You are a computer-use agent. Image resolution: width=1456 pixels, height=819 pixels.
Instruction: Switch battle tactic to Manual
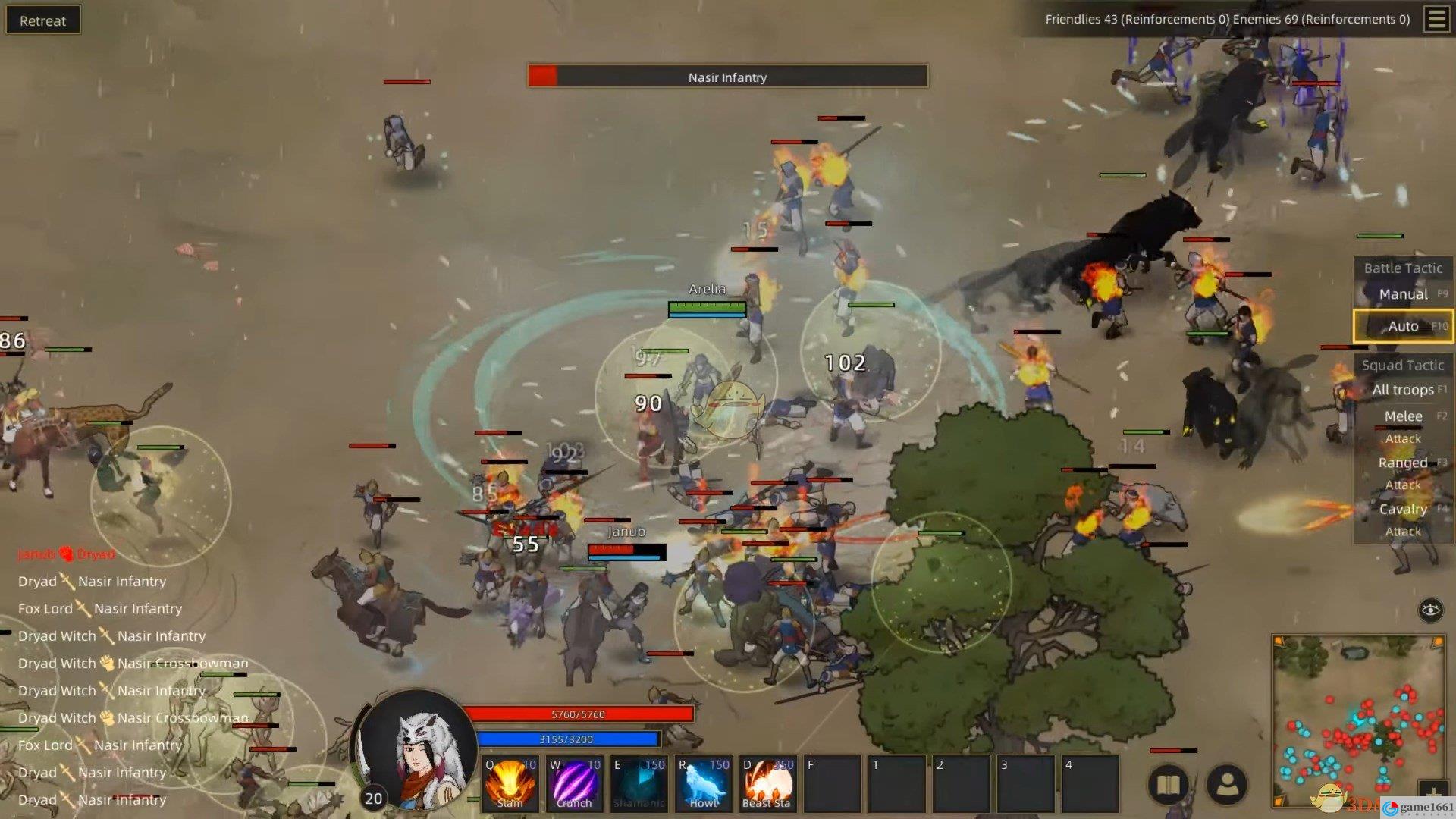pos(1403,294)
